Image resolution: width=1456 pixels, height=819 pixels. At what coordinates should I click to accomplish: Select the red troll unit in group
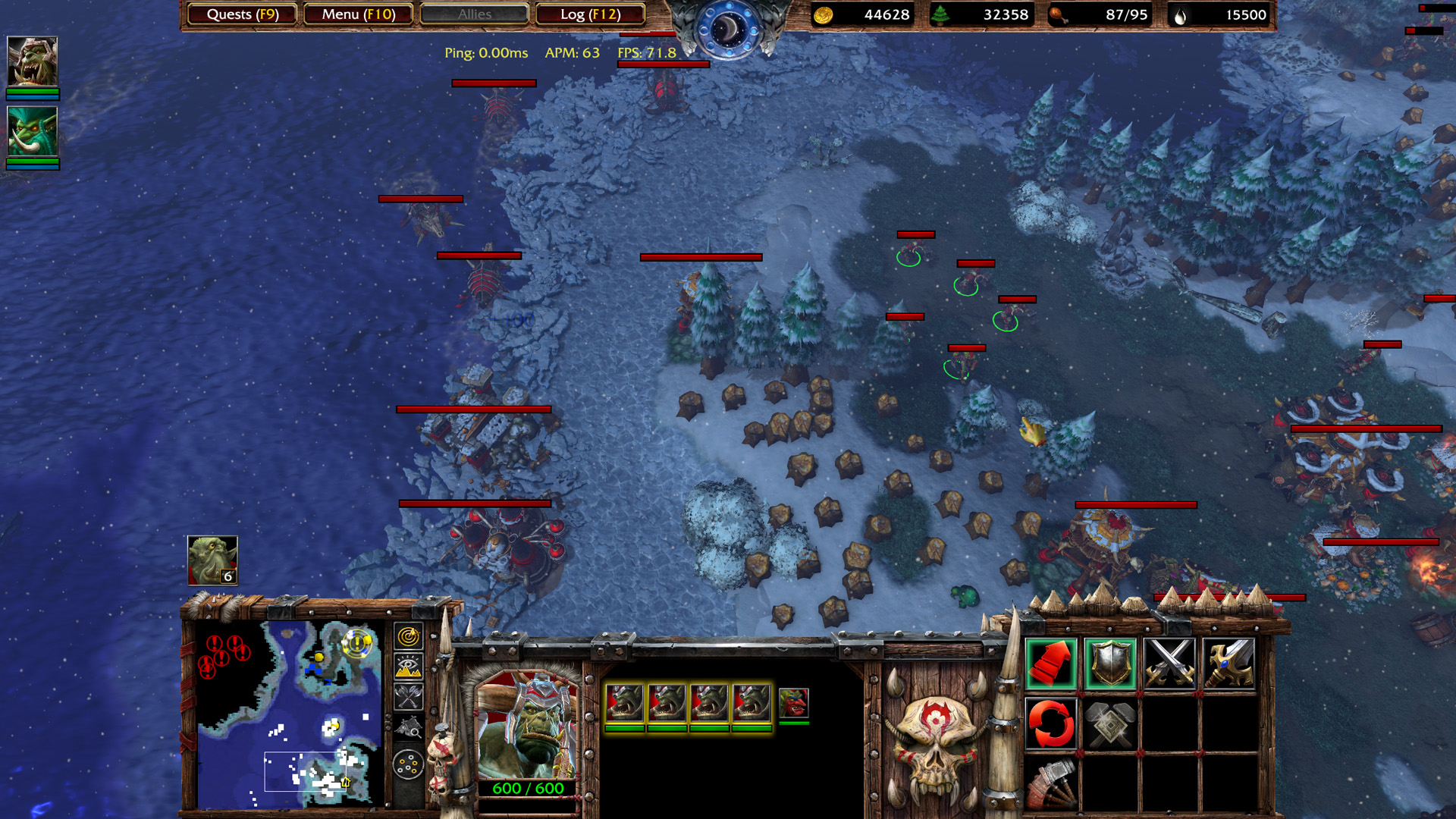click(x=793, y=703)
